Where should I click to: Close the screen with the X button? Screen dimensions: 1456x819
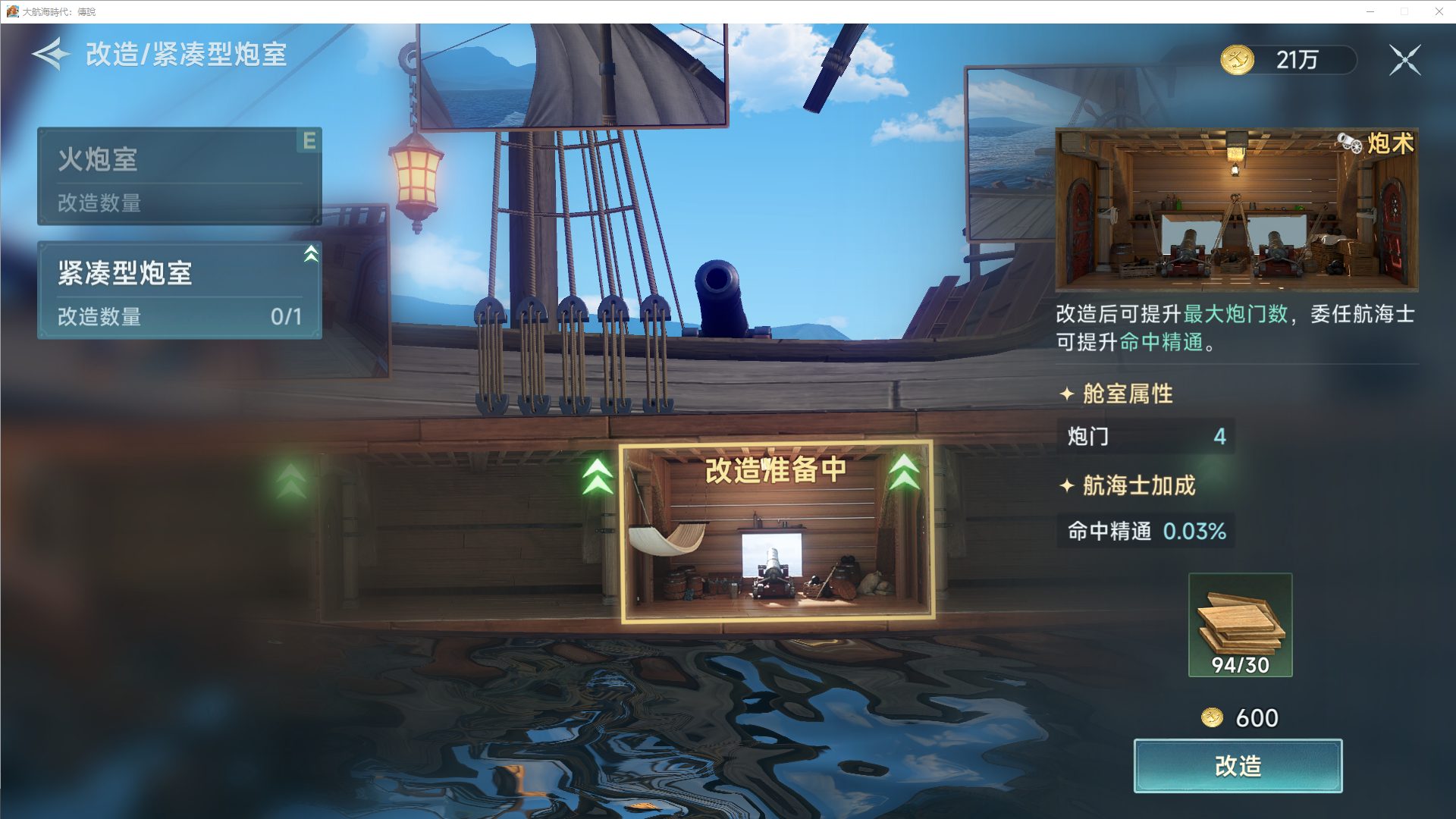tap(1405, 60)
